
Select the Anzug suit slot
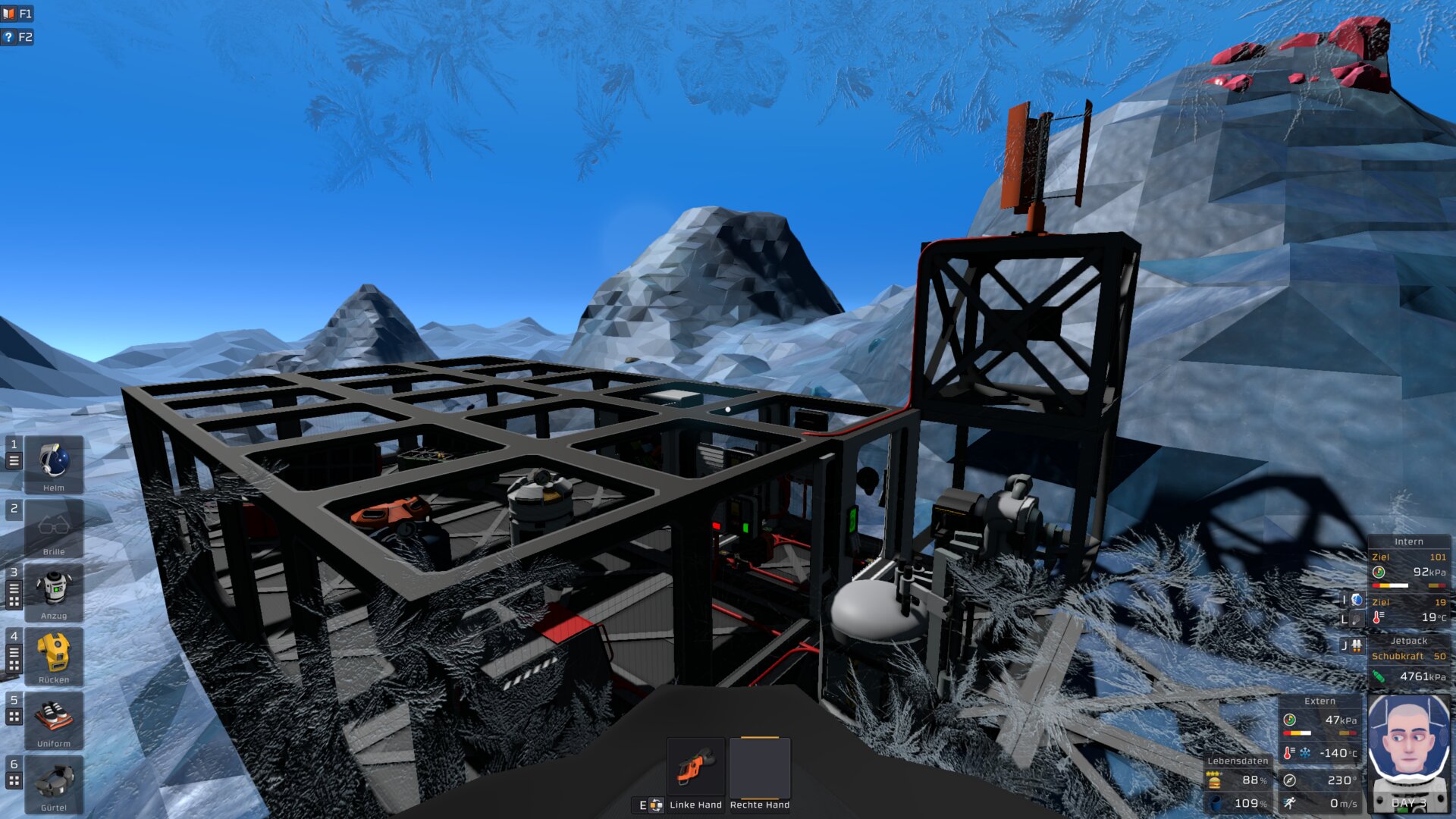click(x=53, y=588)
